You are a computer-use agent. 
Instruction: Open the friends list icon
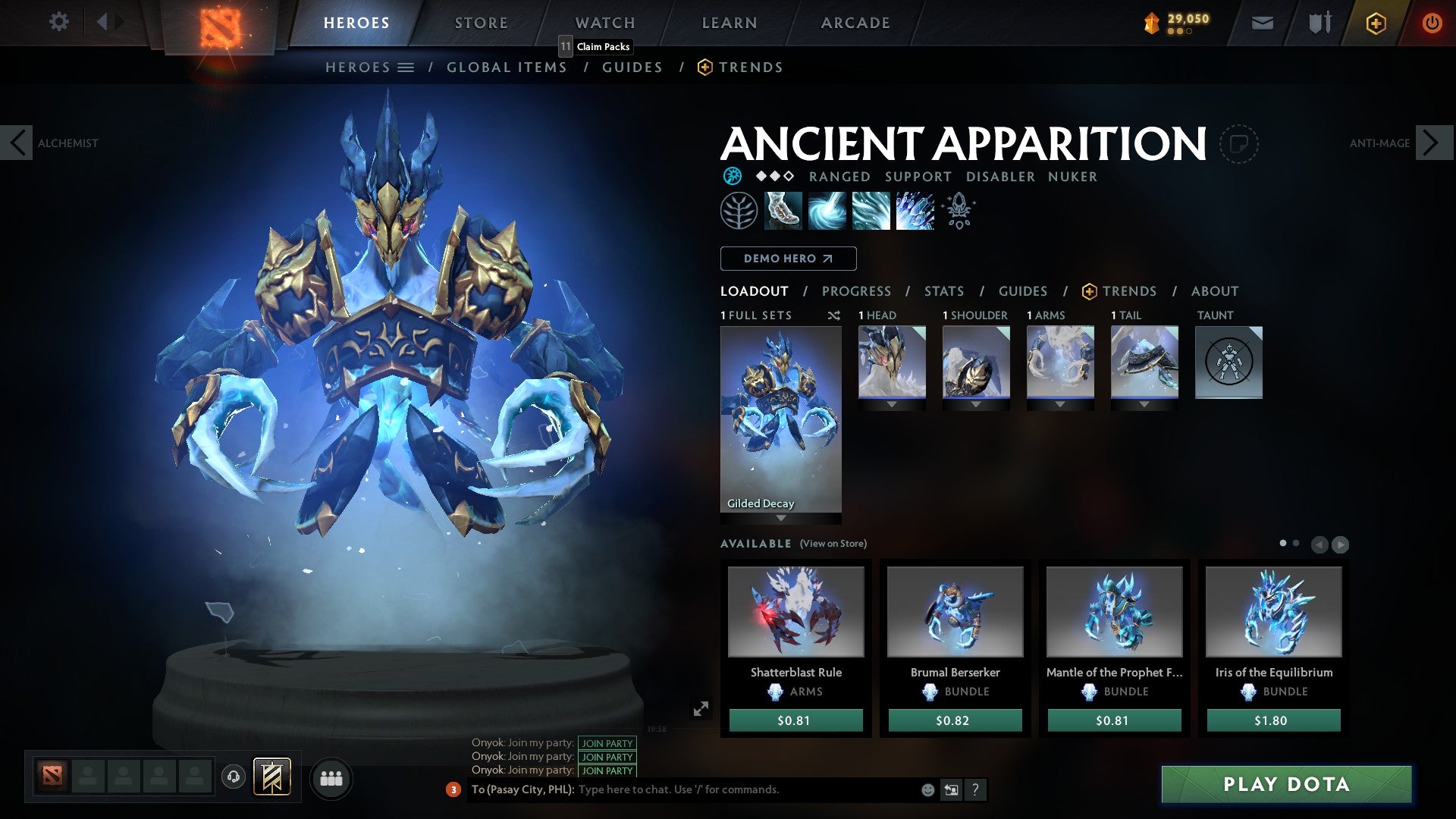[x=331, y=778]
